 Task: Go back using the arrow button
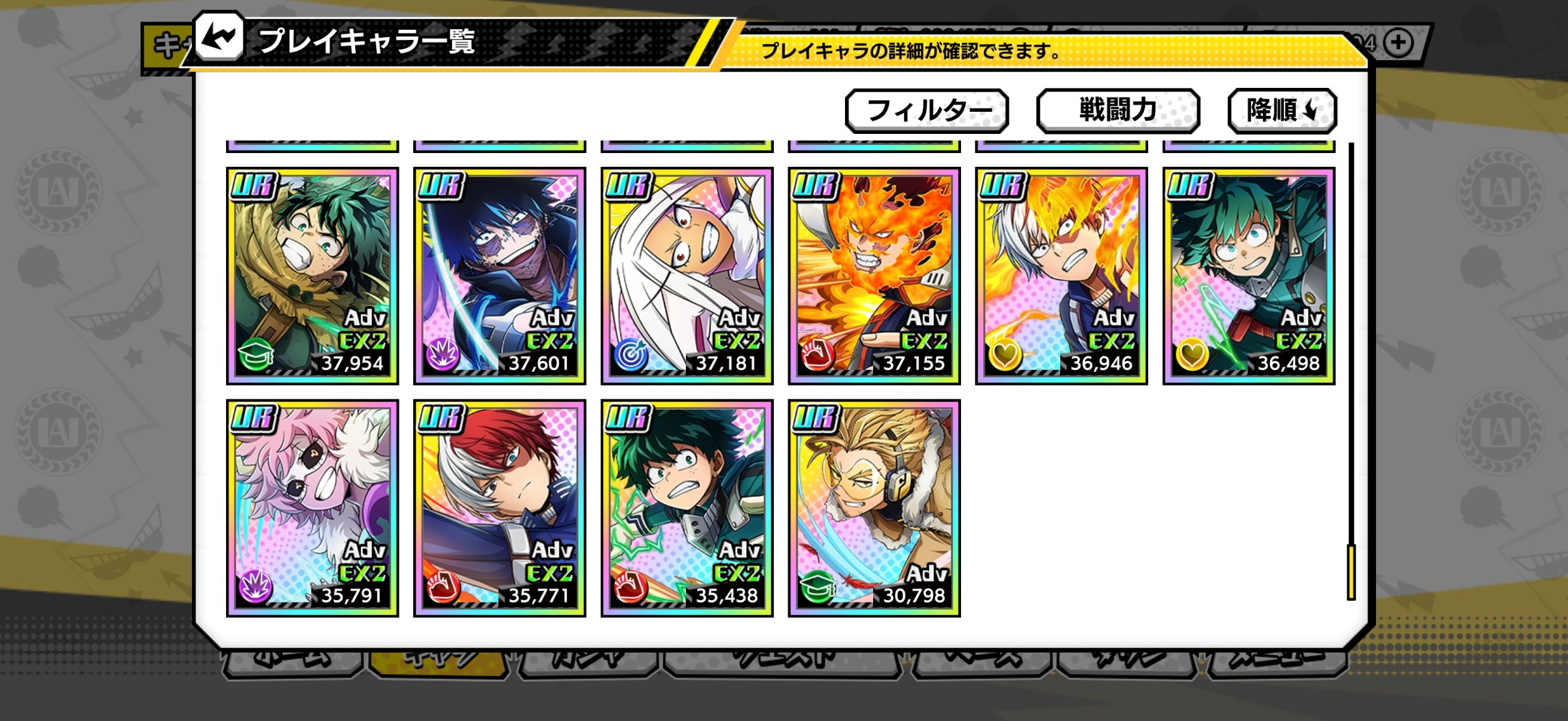tap(219, 38)
